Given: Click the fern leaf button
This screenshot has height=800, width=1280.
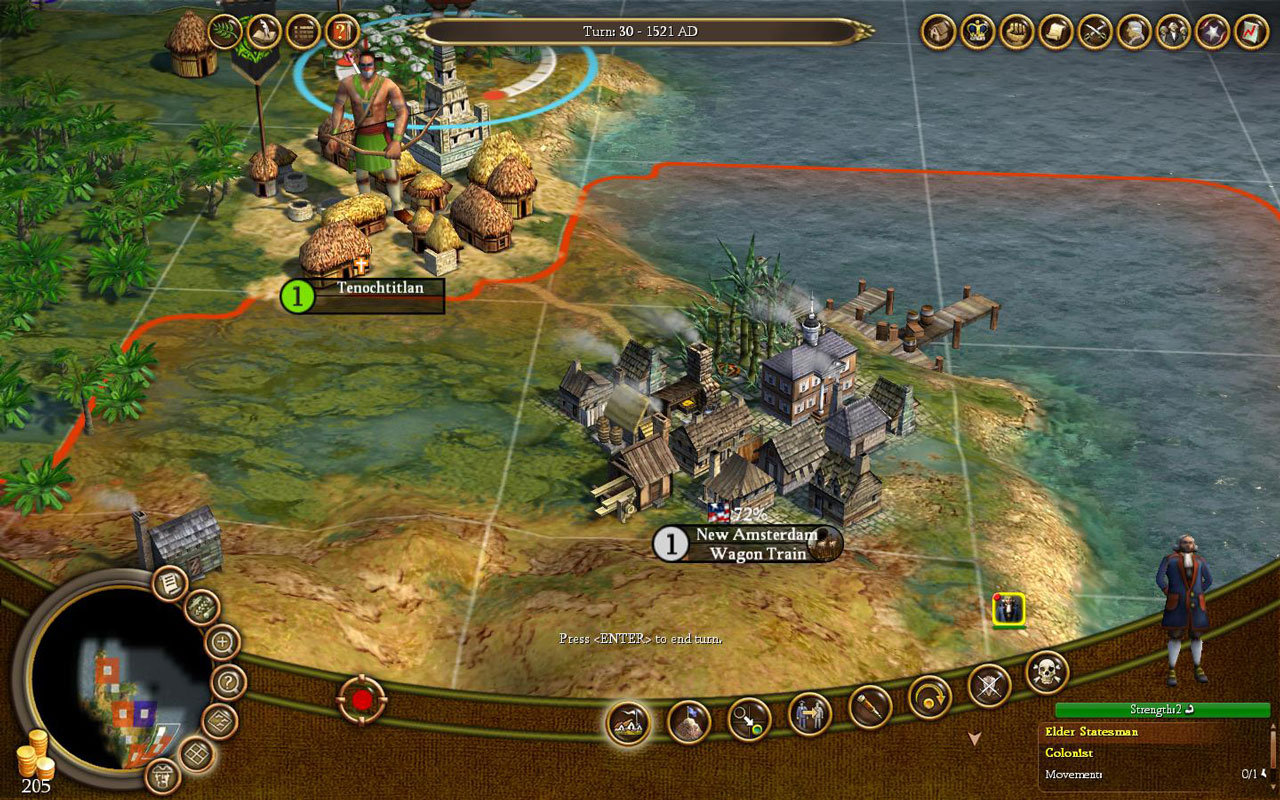Looking at the screenshot, I should click(225, 31).
